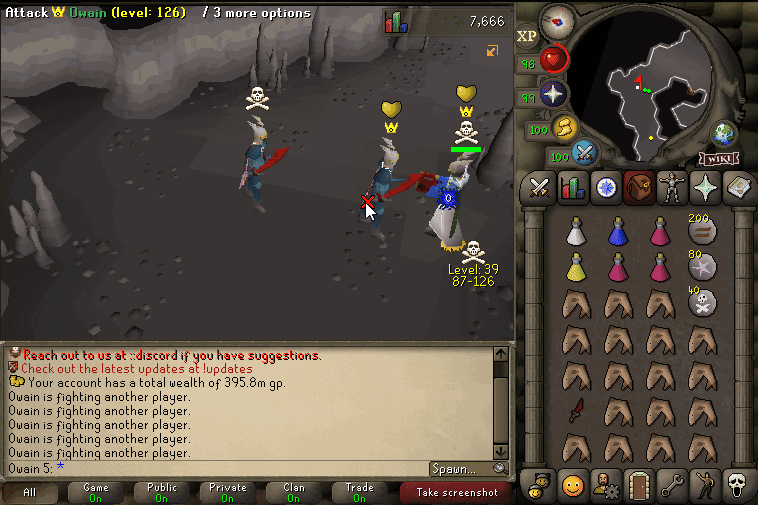Activate the quick-prayers orb
This screenshot has width=758, height=505.
coord(554,95)
